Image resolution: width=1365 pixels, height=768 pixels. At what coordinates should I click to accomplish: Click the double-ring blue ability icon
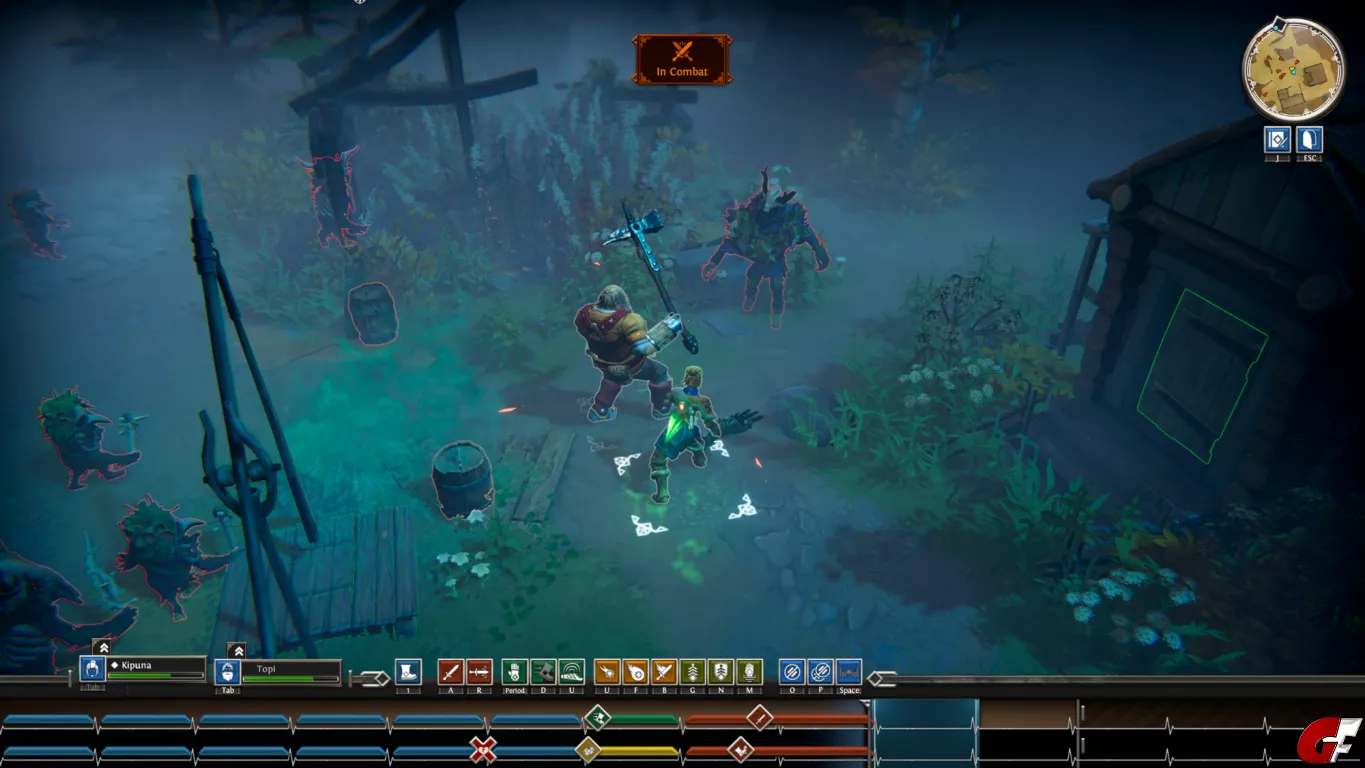click(x=820, y=672)
